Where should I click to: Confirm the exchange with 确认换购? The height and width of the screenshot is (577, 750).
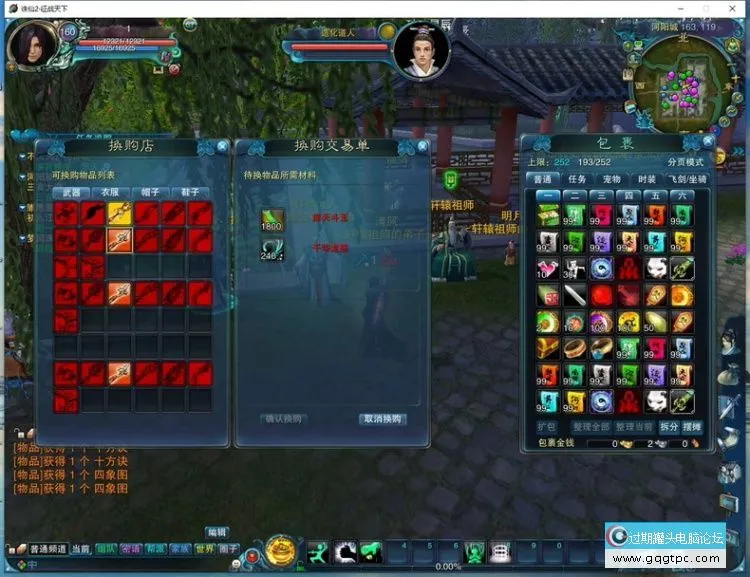tap(283, 419)
